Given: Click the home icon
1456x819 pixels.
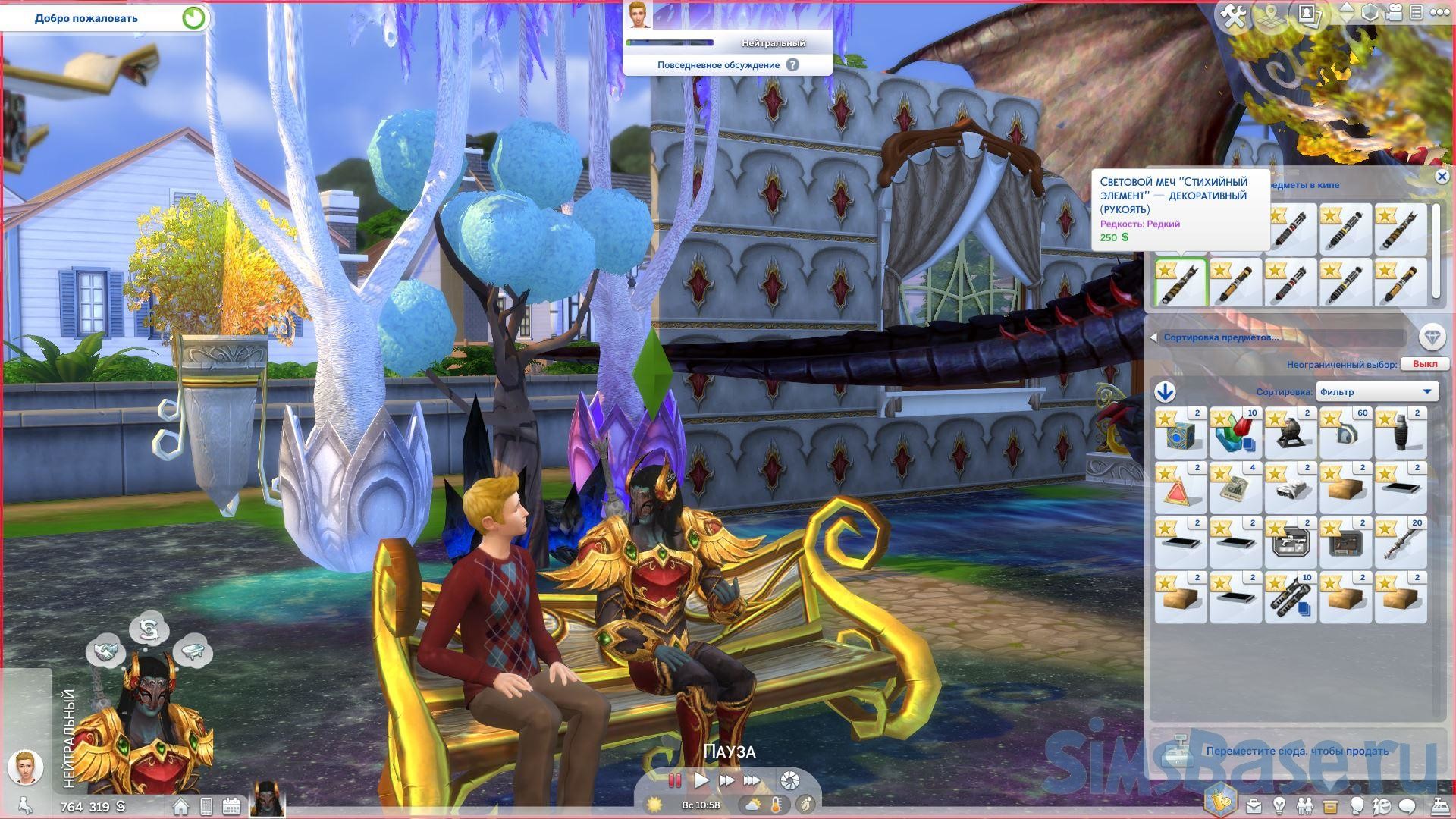Looking at the screenshot, I should [180, 806].
